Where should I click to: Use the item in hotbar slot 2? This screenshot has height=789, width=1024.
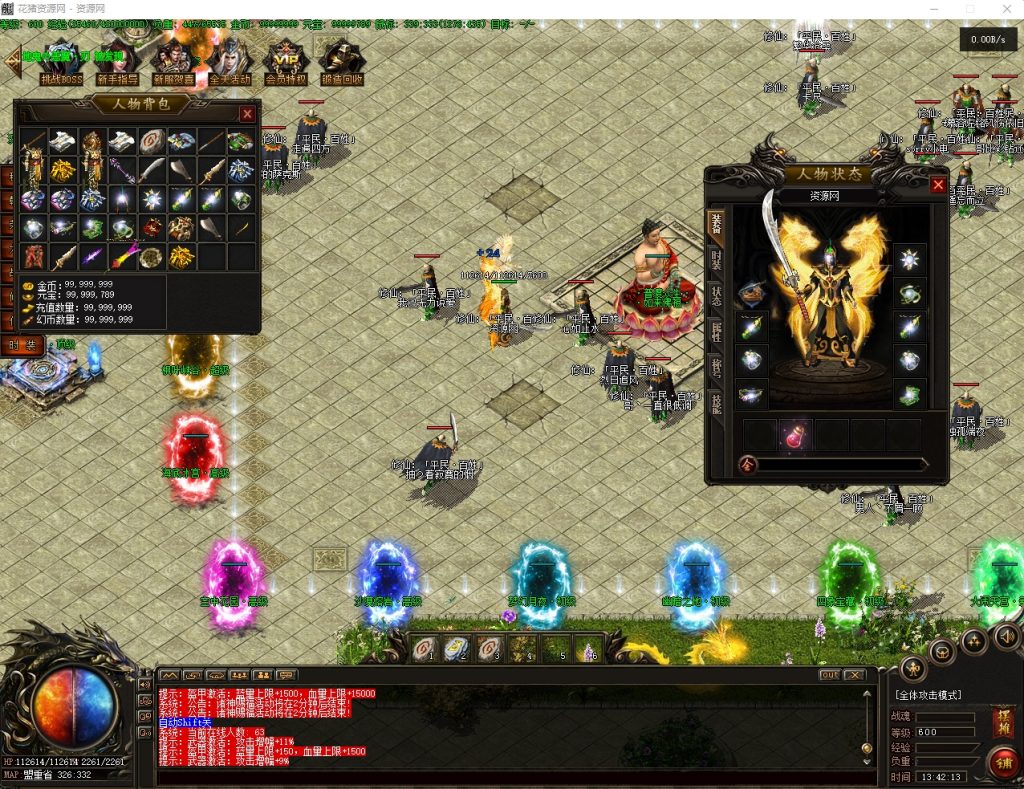(457, 648)
